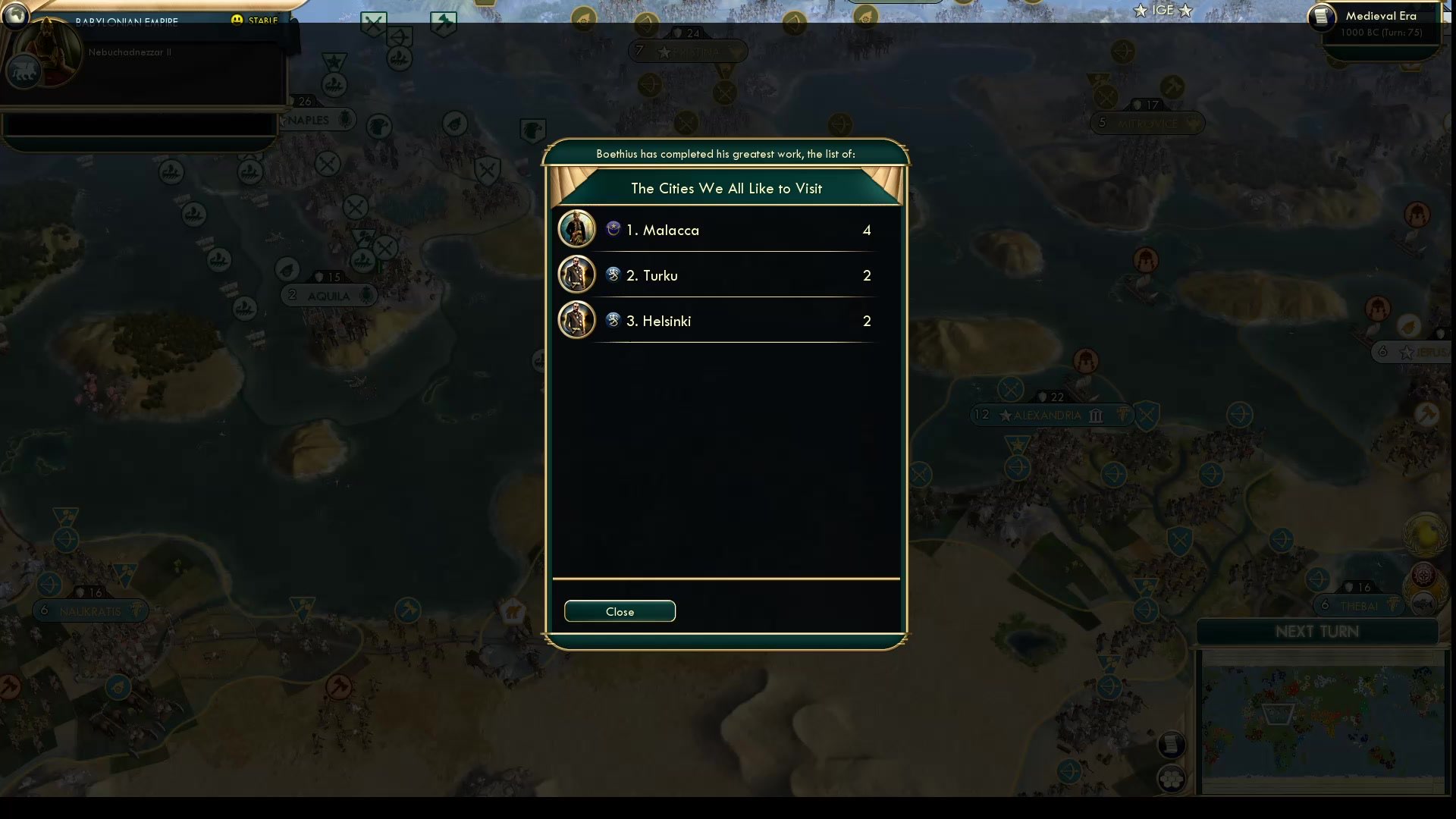Click the religion icon next to Malacca
Viewport: 1456px width, 819px height.
pos(613,229)
